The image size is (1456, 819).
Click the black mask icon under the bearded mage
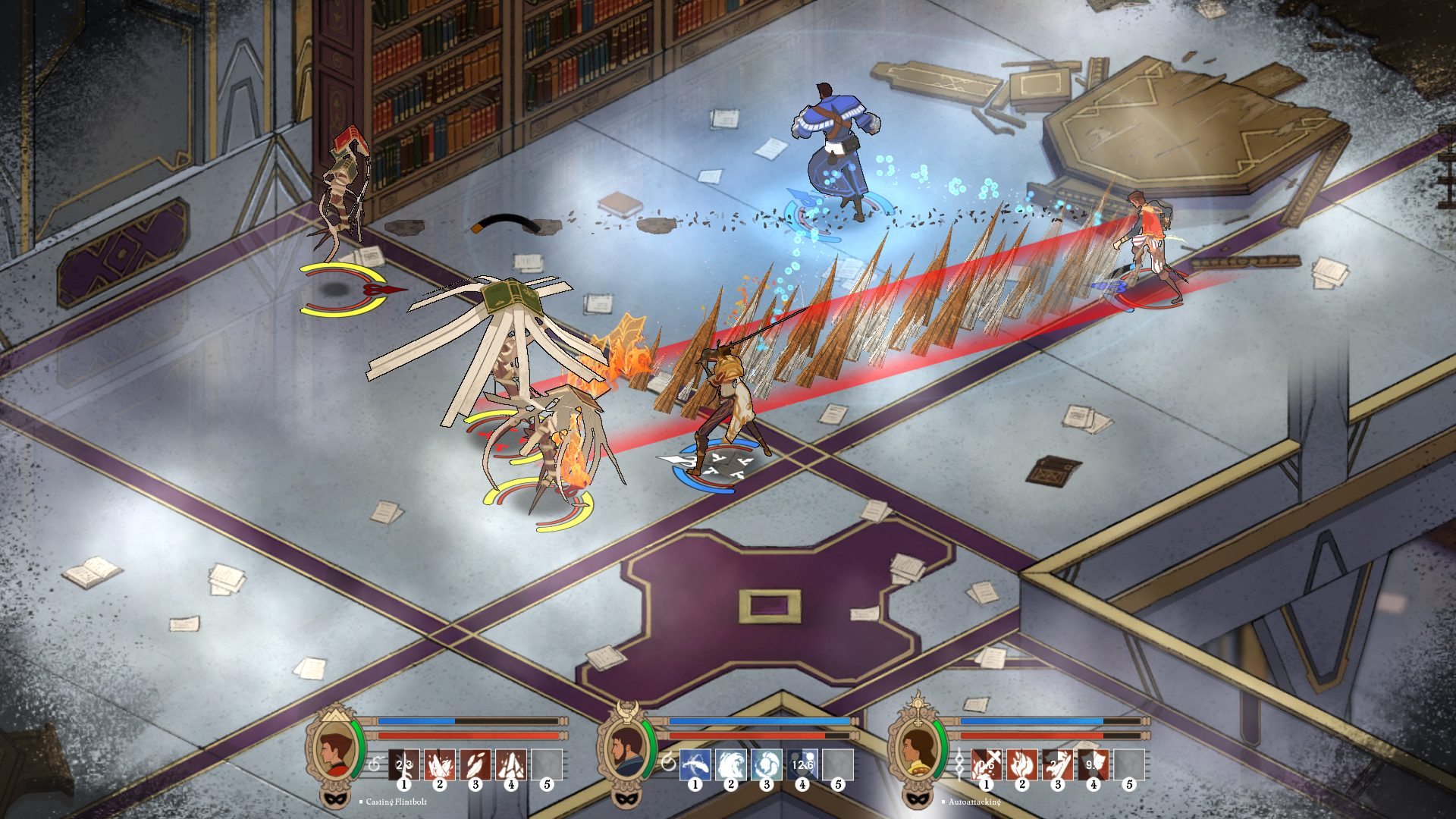point(623,799)
